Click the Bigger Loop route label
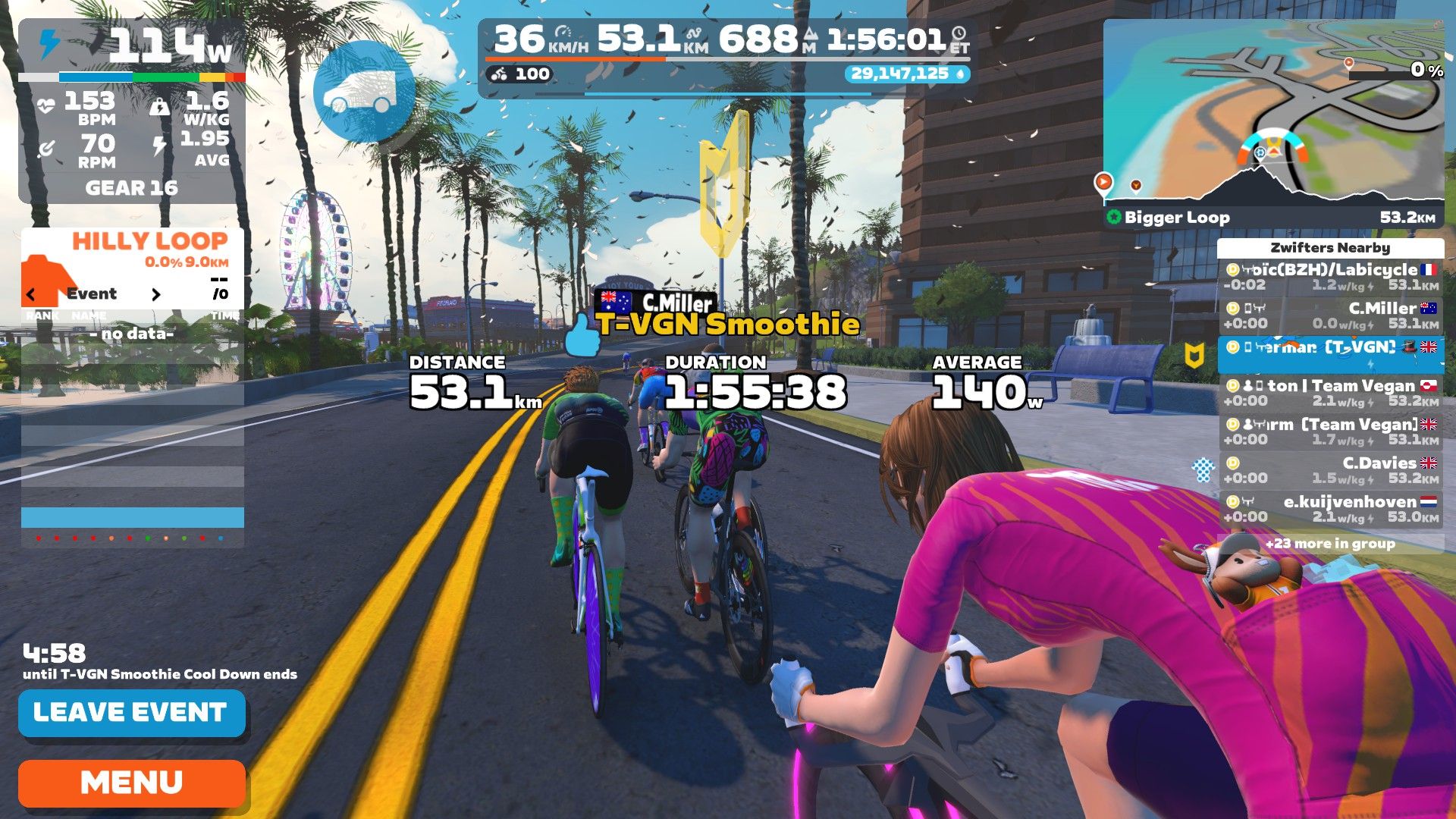The height and width of the screenshot is (819, 1456). 1176,218
